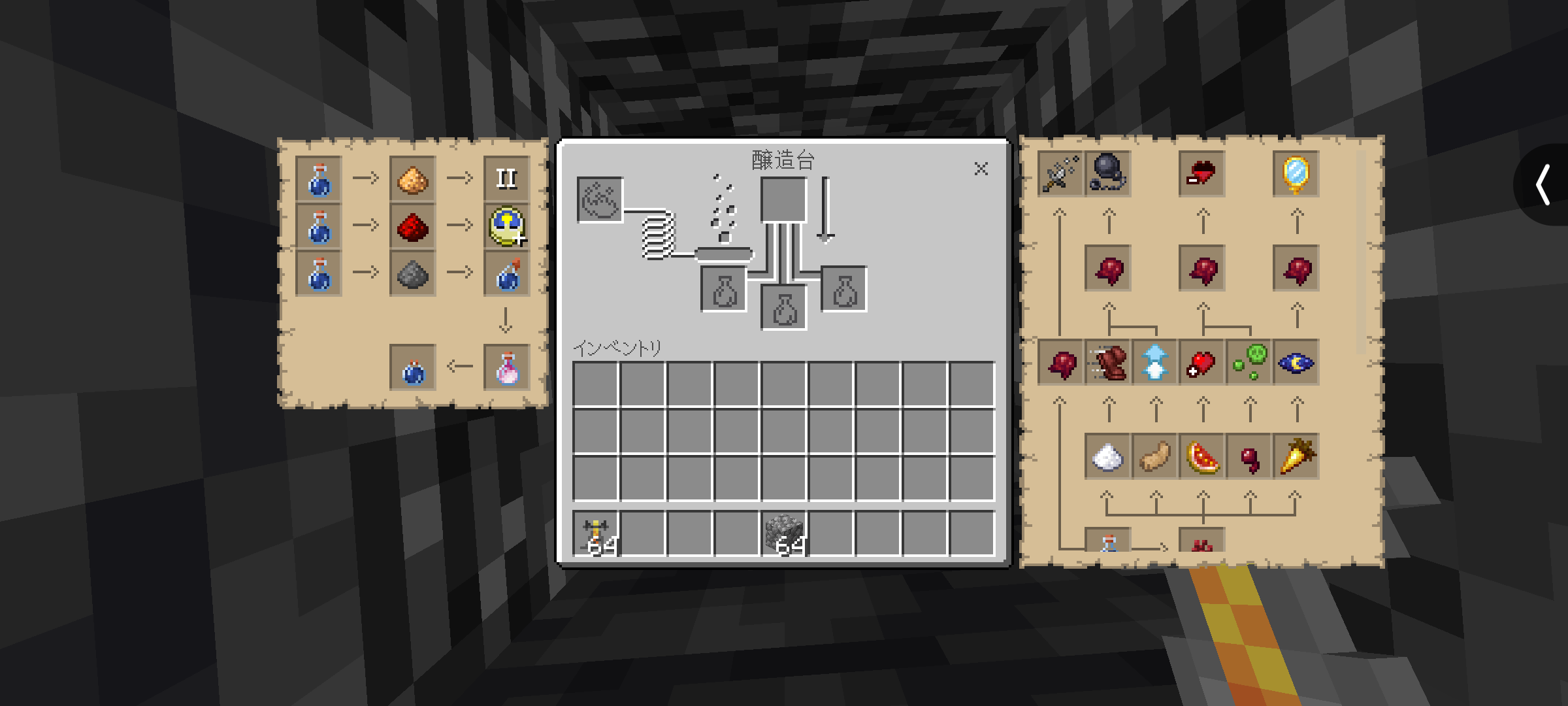Close the brewing stand window
Screen dimensions: 1568x706
pos(981,169)
